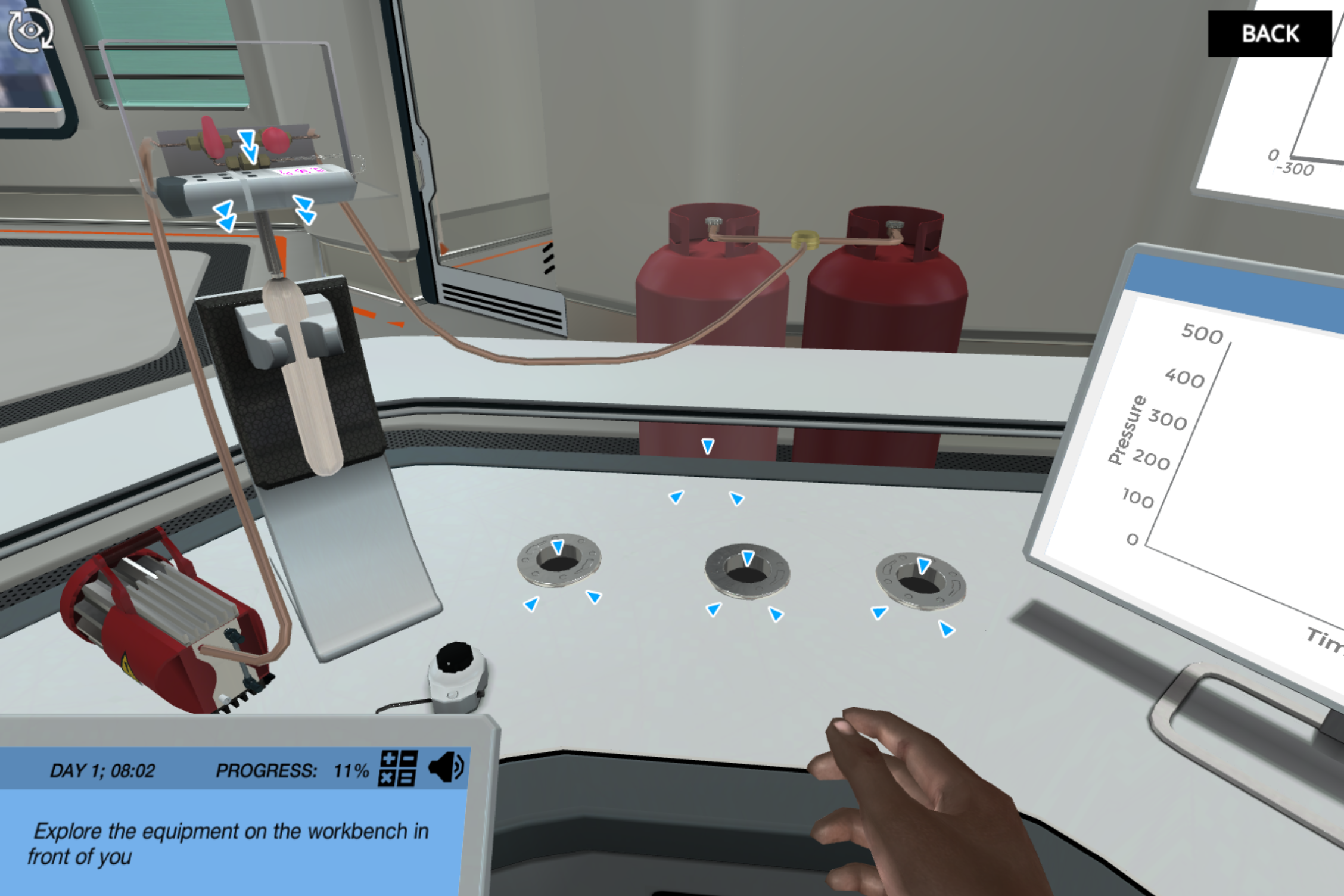The height and width of the screenshot is (896, 1344).
Task: Click the rotate-view eye icon in top-left corner
Action: click(30, 29)
